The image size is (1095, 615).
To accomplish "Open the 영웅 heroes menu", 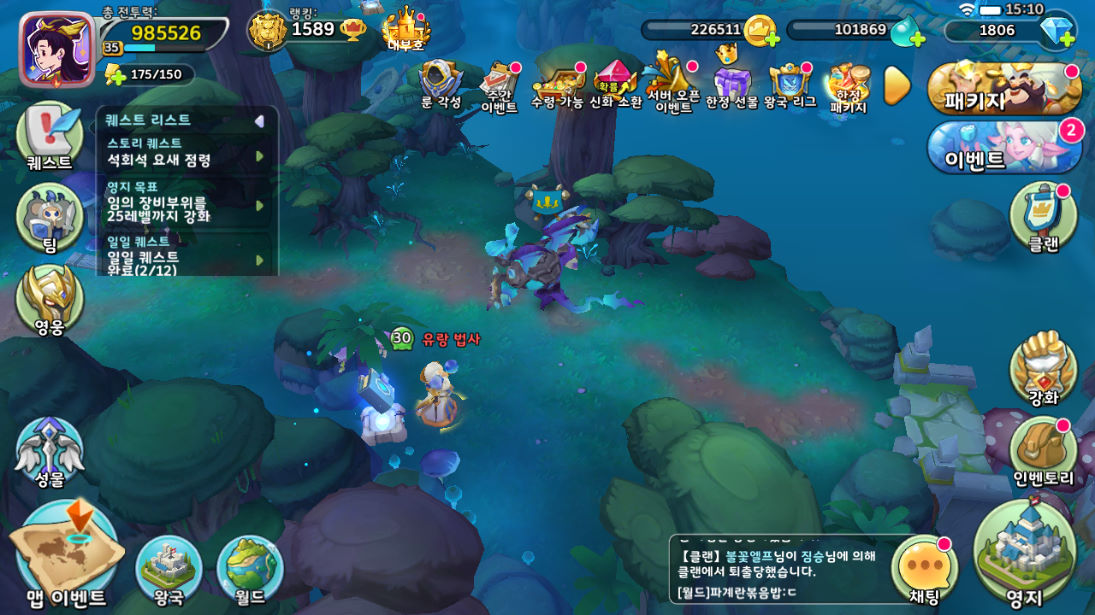I will coord(49,298).
